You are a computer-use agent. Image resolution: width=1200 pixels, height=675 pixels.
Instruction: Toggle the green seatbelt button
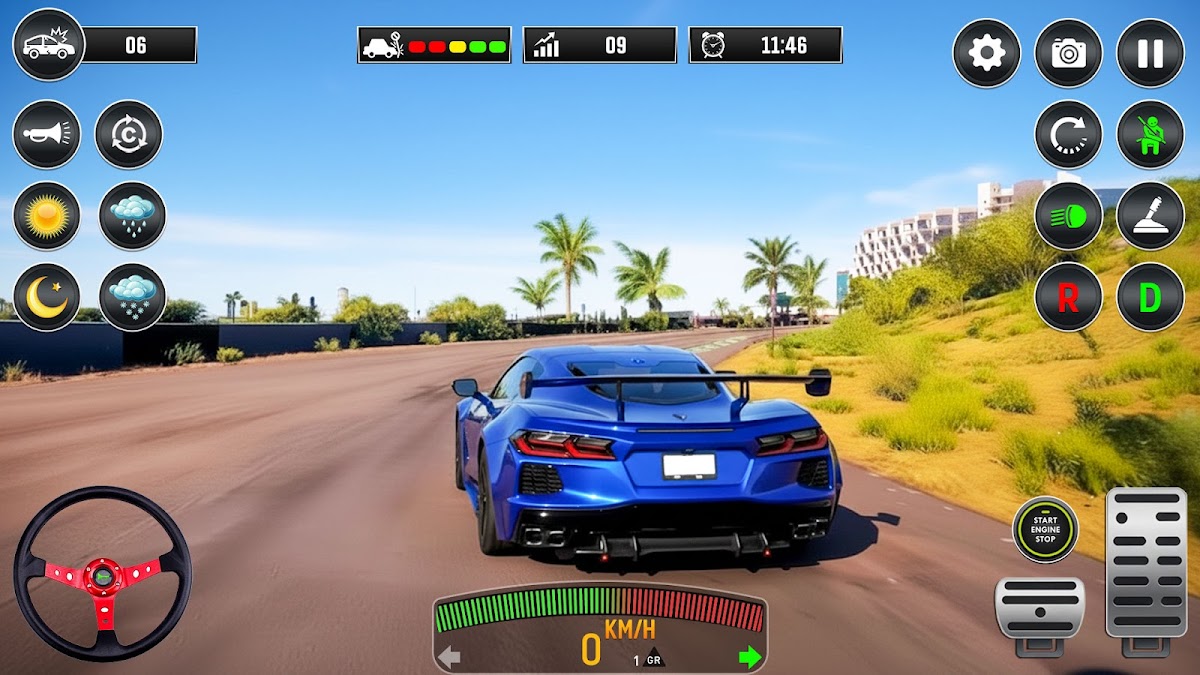pyautogui.click(x=1150, y=134)
